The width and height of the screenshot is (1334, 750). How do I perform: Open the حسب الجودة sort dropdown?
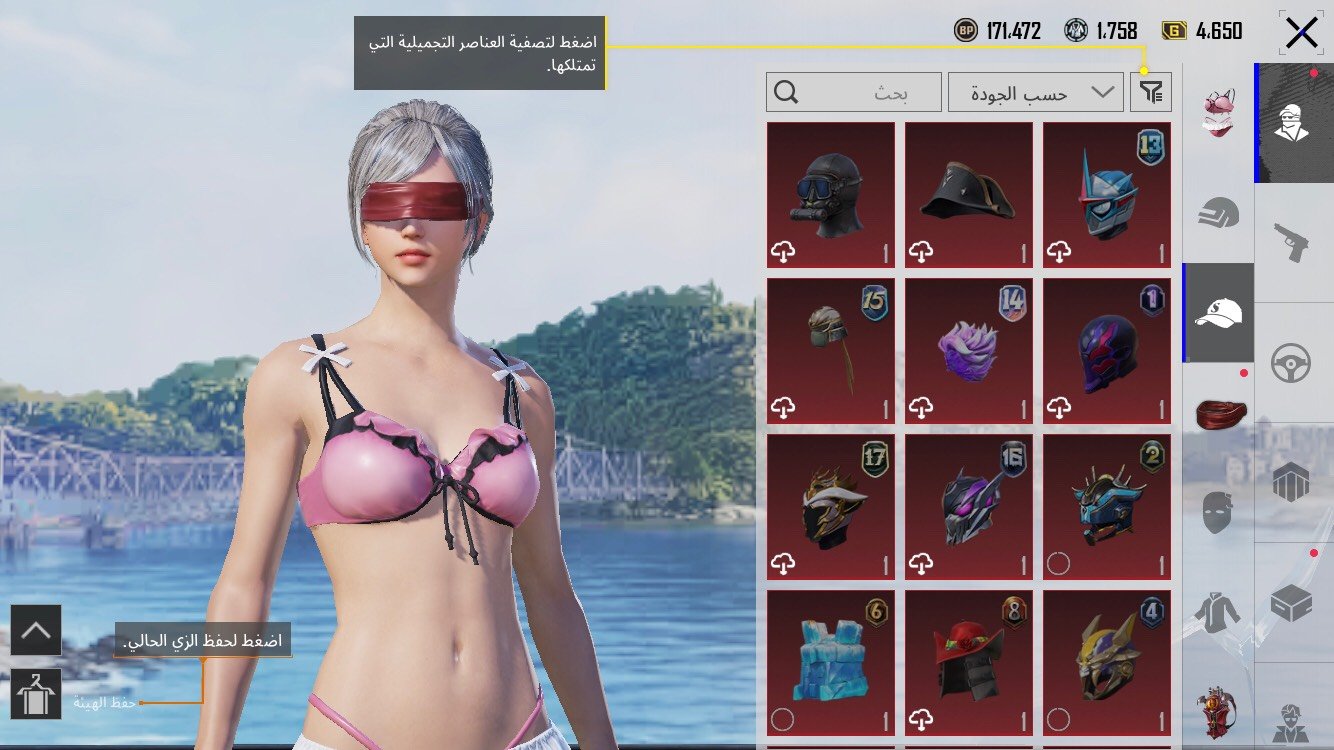[x=1037, y=92]
